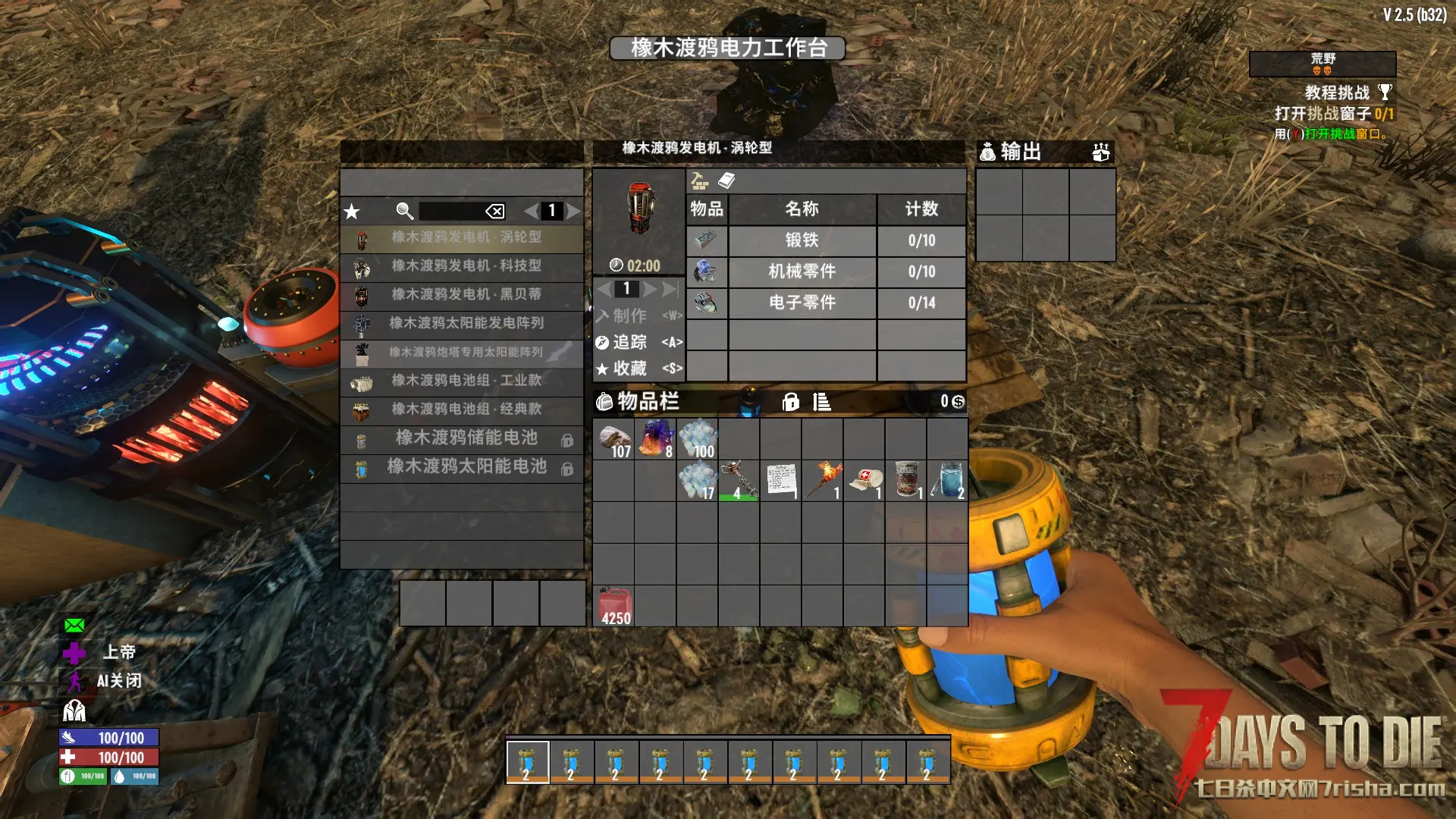Toggle the inventory lock icon
Image resolution: width=1456 pixels, height=819 pixels.
pyautogui.click(x=790, y=402)
